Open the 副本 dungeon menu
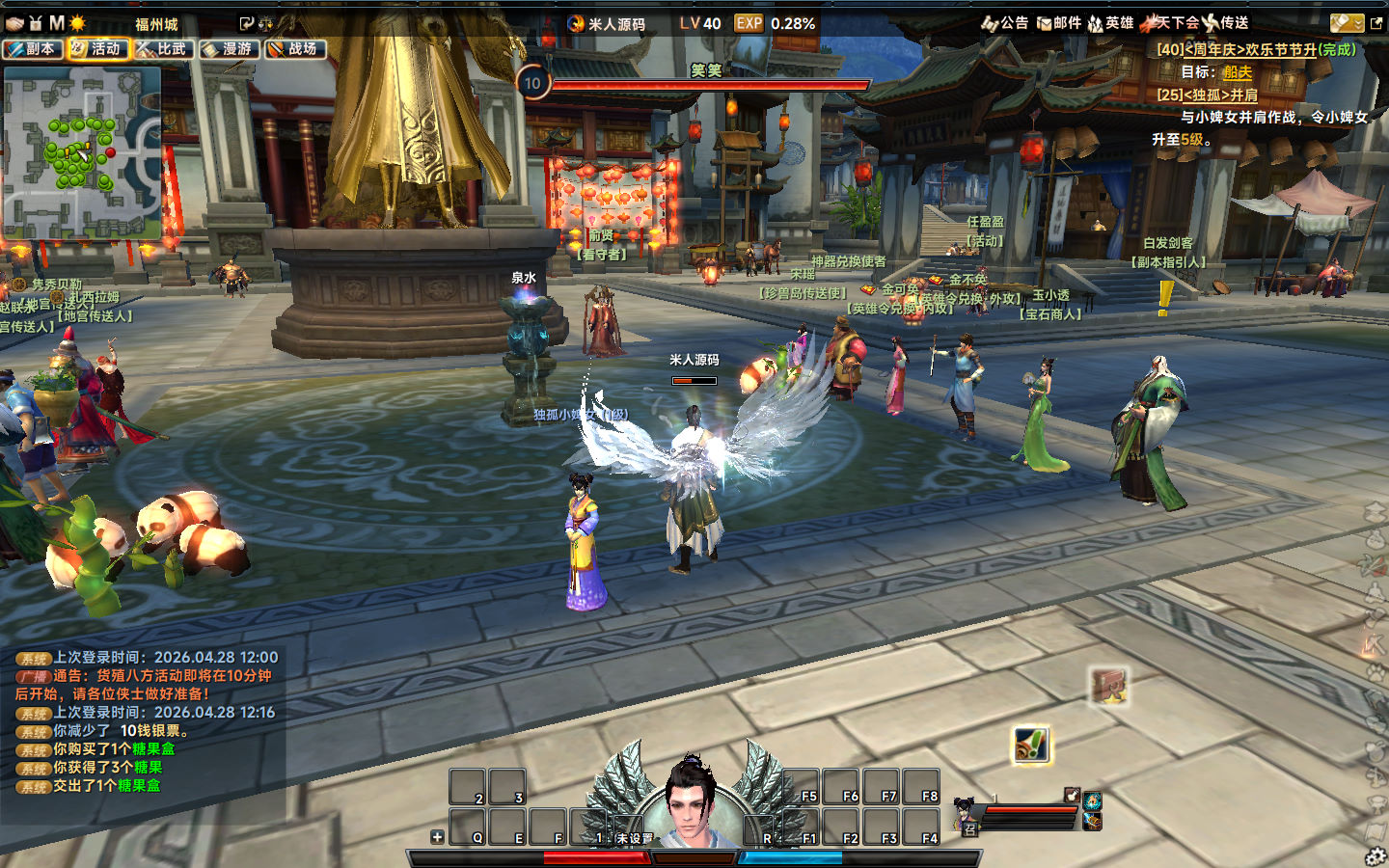This screenshot has height=868, width=1389. [33, 48]
